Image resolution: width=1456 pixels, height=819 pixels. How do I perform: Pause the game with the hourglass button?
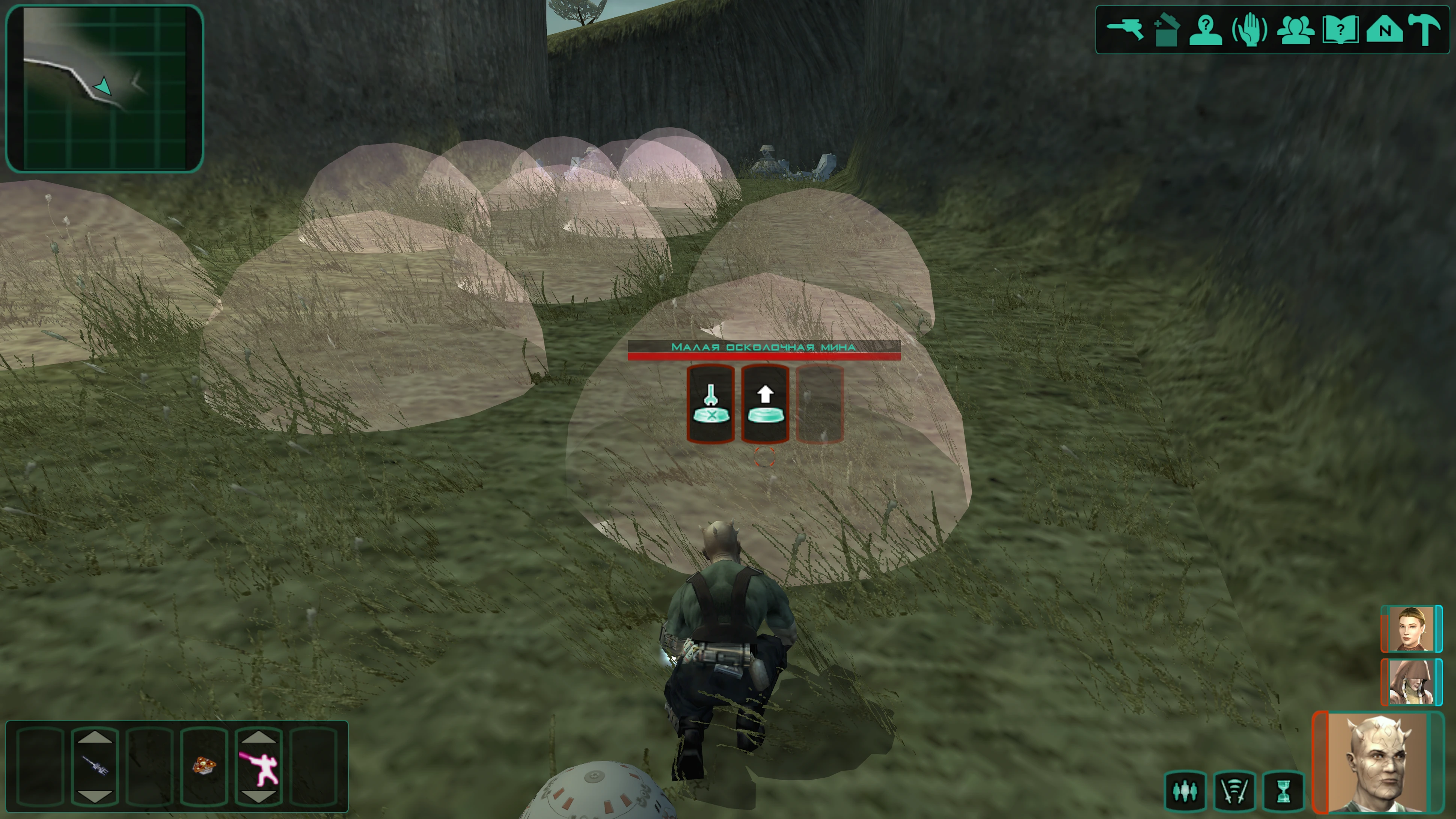tap(1284, 791)
